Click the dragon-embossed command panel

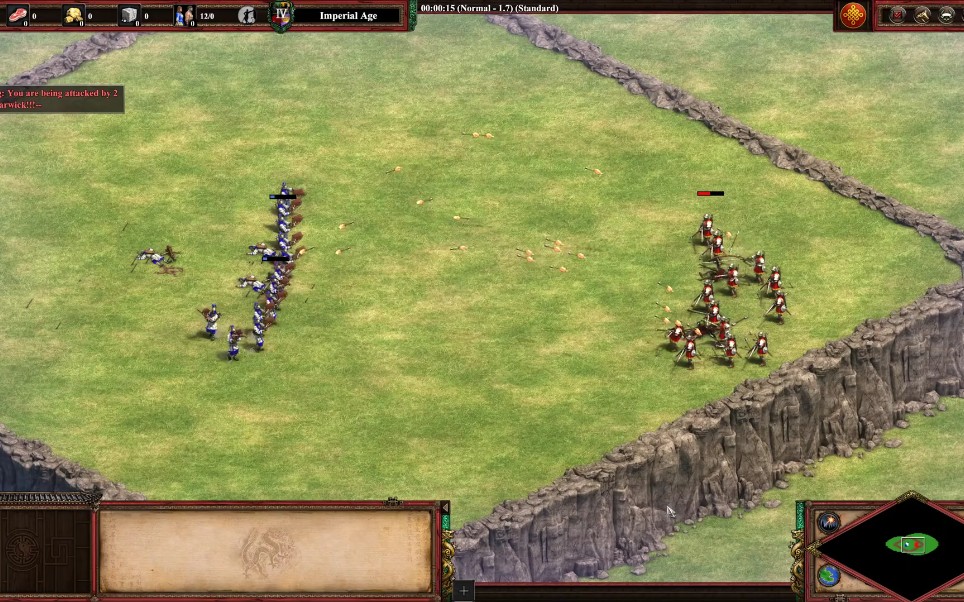coord(266,550)
